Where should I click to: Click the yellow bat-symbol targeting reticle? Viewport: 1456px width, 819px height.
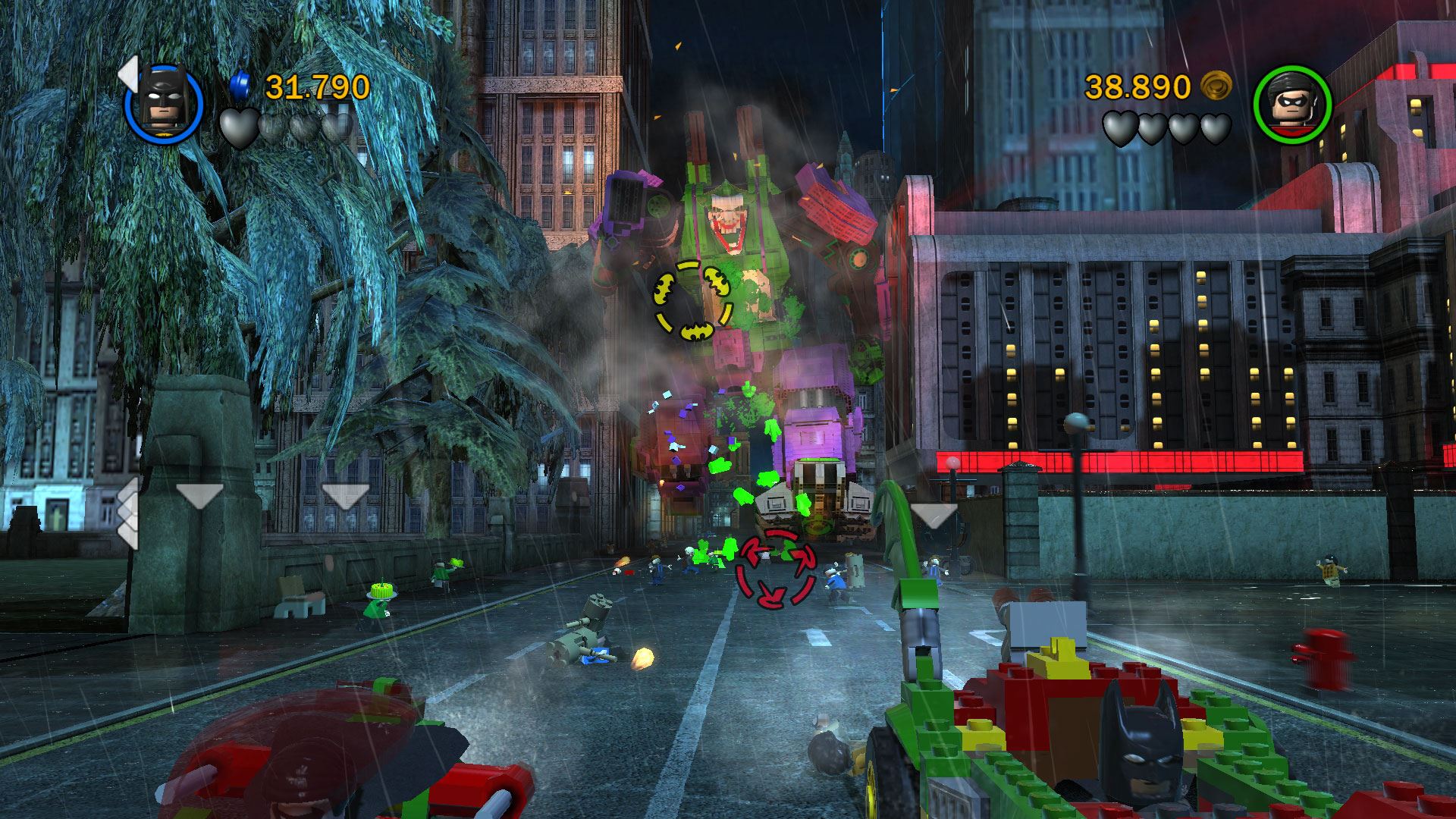[693, 300]
